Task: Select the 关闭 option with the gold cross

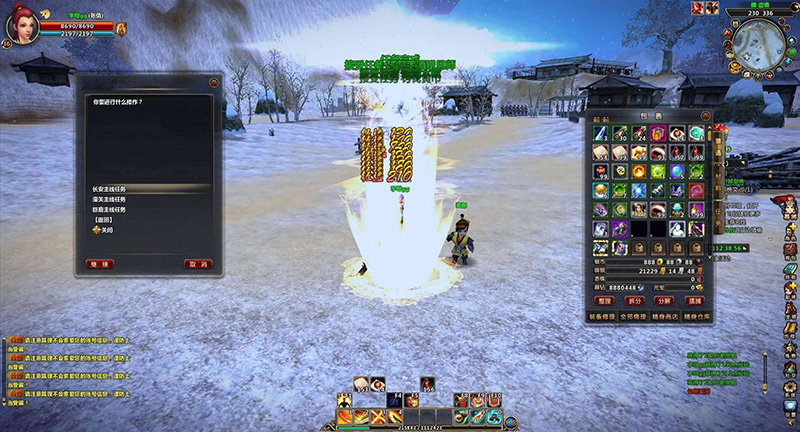Action: (102, 229)
